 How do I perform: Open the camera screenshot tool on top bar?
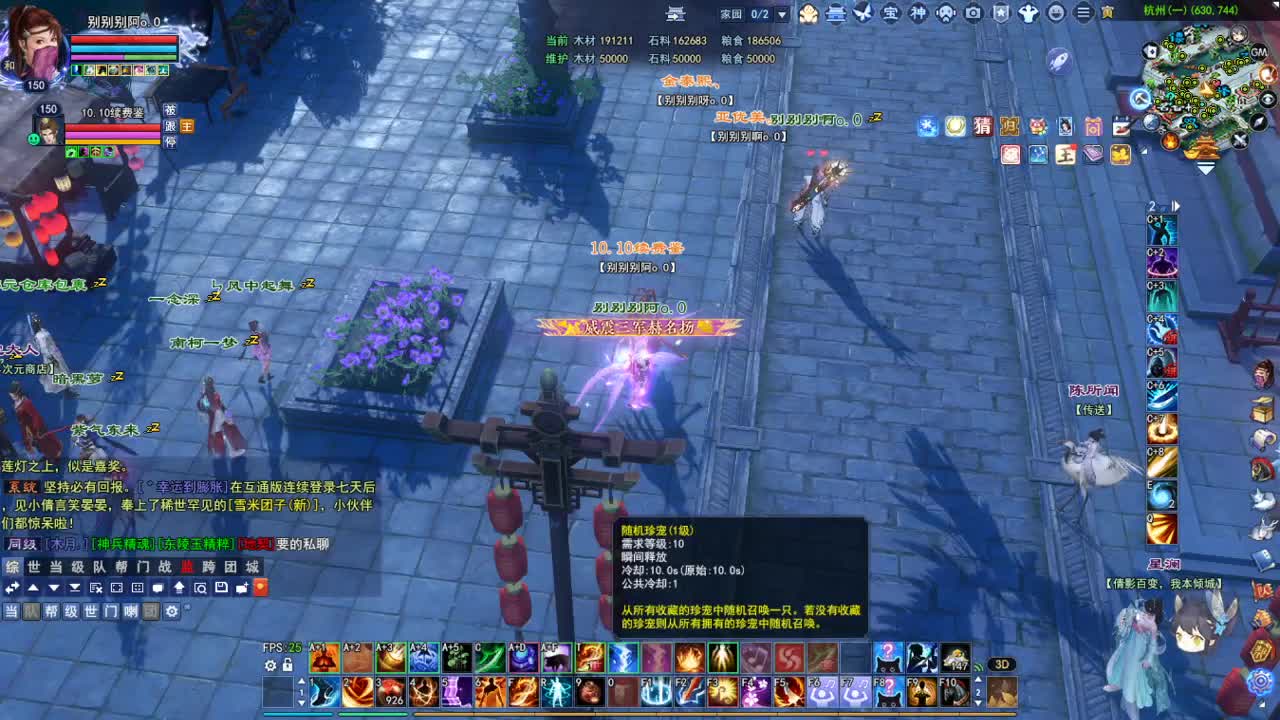[x=973, y=13]
